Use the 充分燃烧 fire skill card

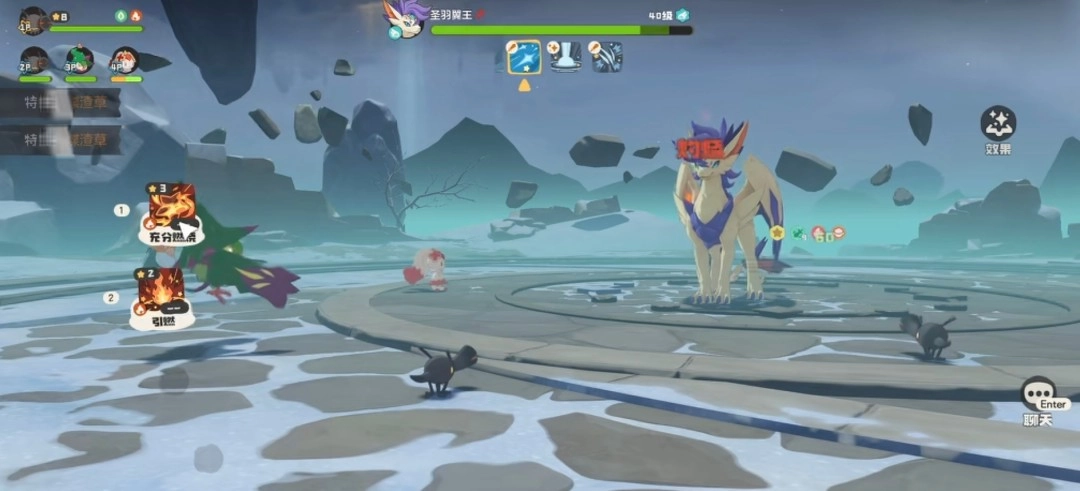click(168, 212)
